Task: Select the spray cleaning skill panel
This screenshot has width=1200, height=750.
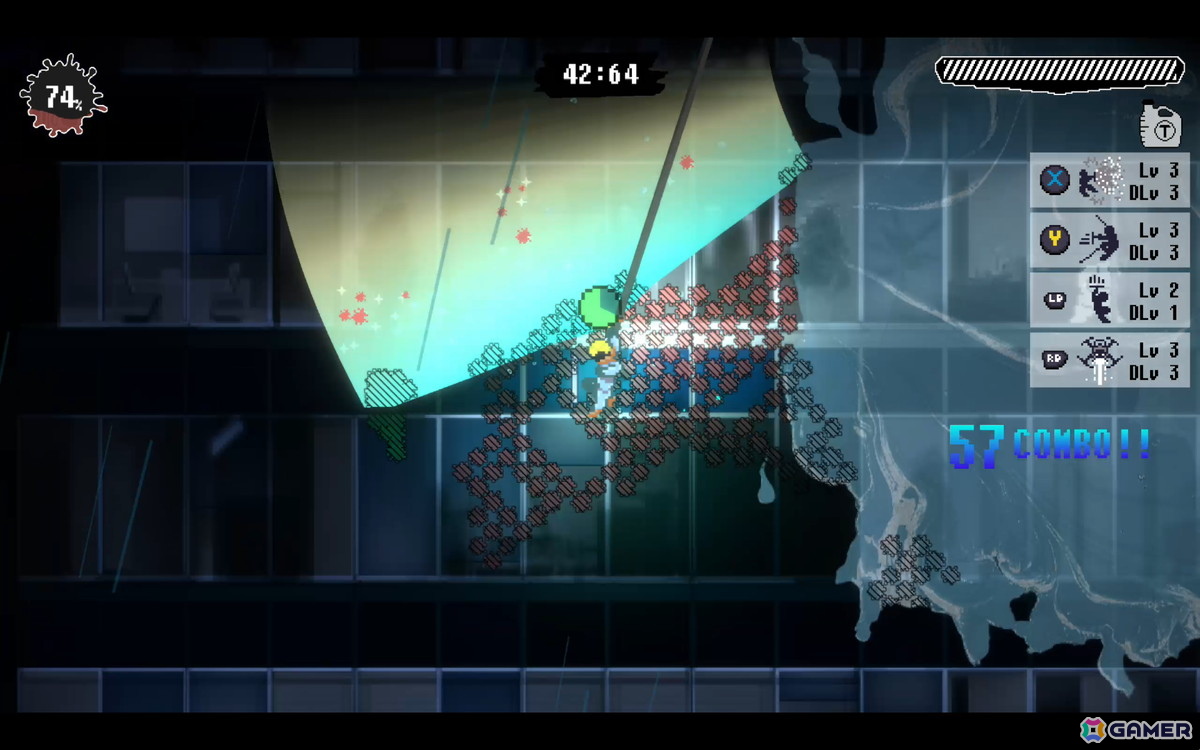Action: click(x=1109, y=181)
